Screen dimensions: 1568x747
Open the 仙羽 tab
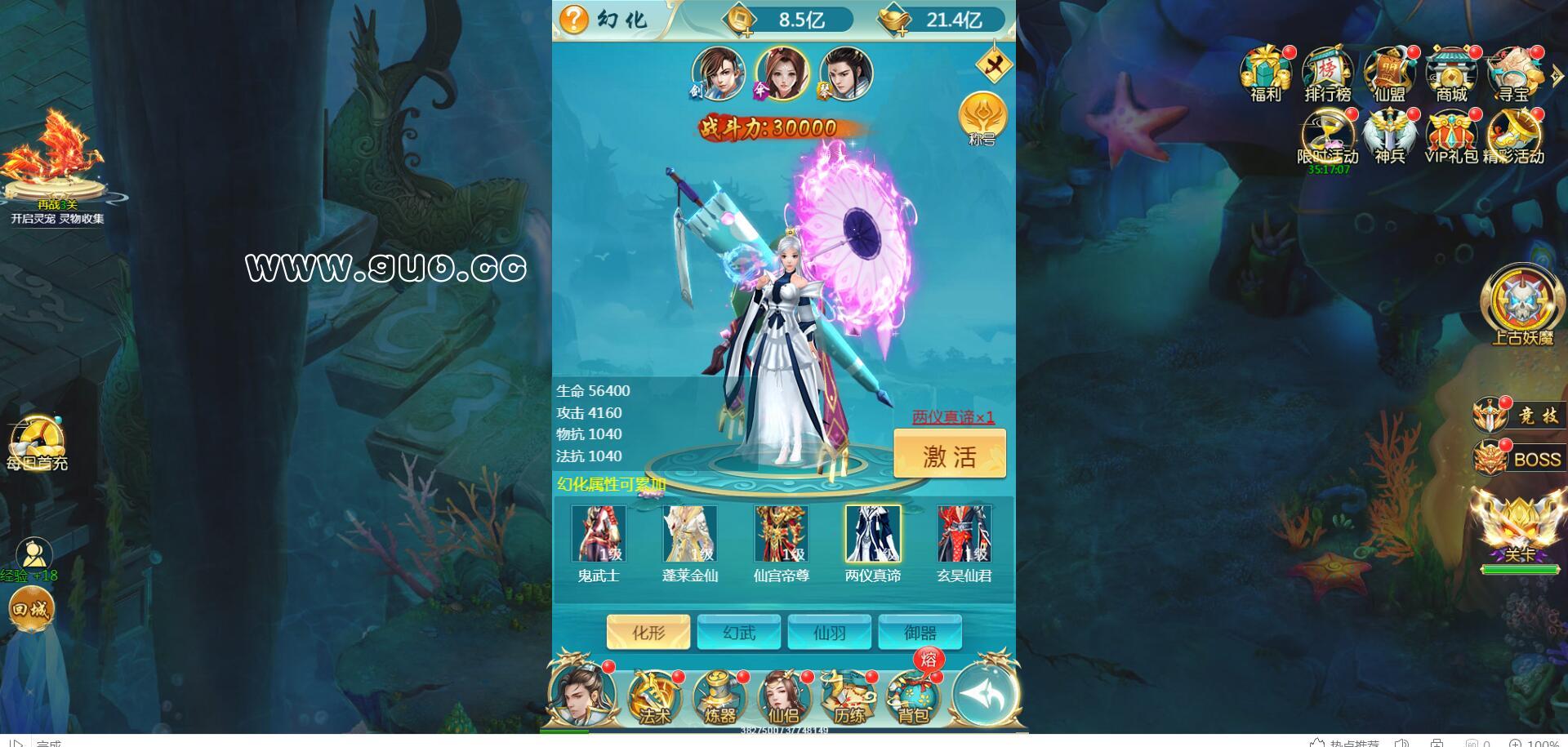(830, 633)
